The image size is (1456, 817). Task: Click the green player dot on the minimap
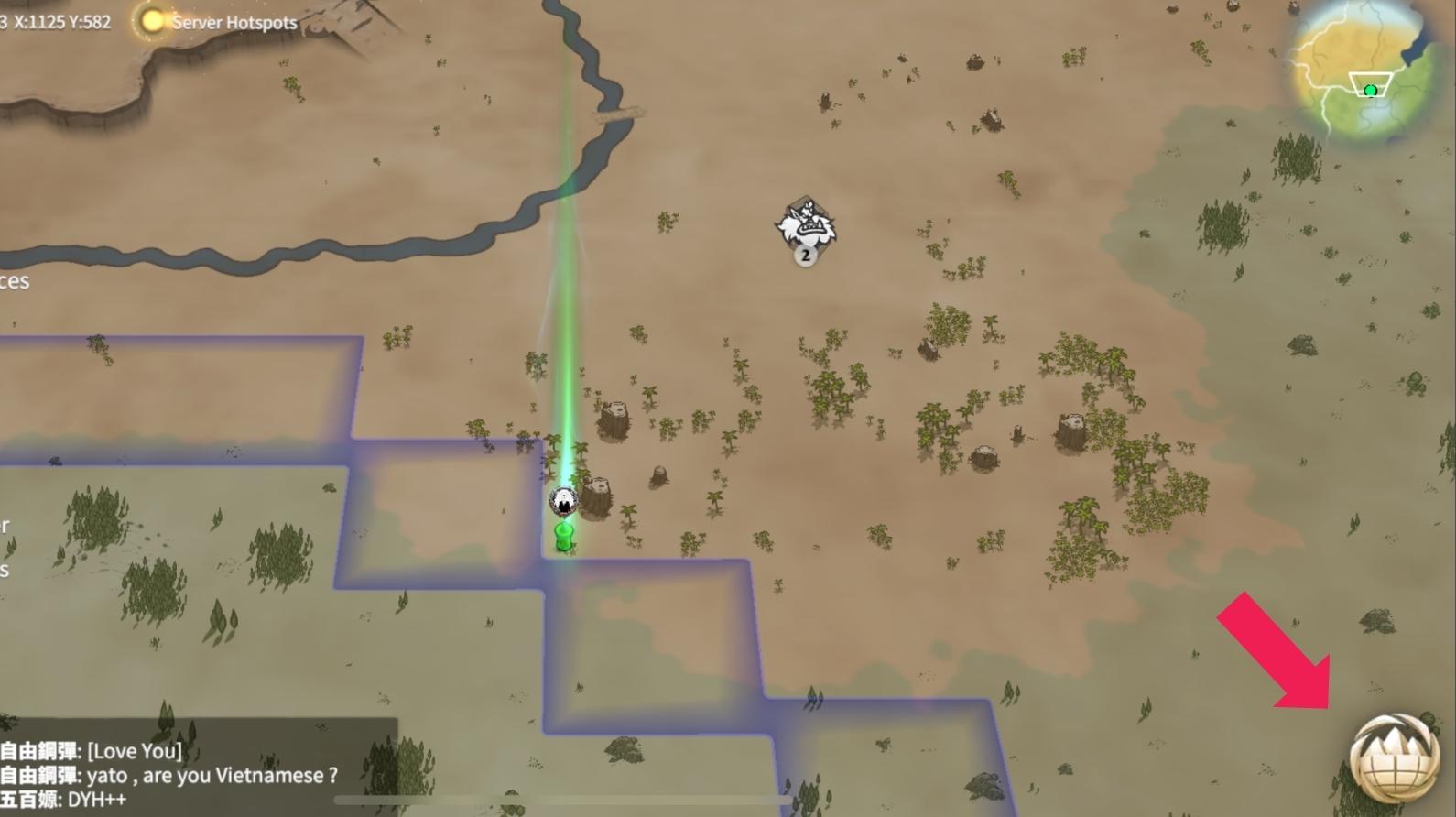pos(1371,90)
